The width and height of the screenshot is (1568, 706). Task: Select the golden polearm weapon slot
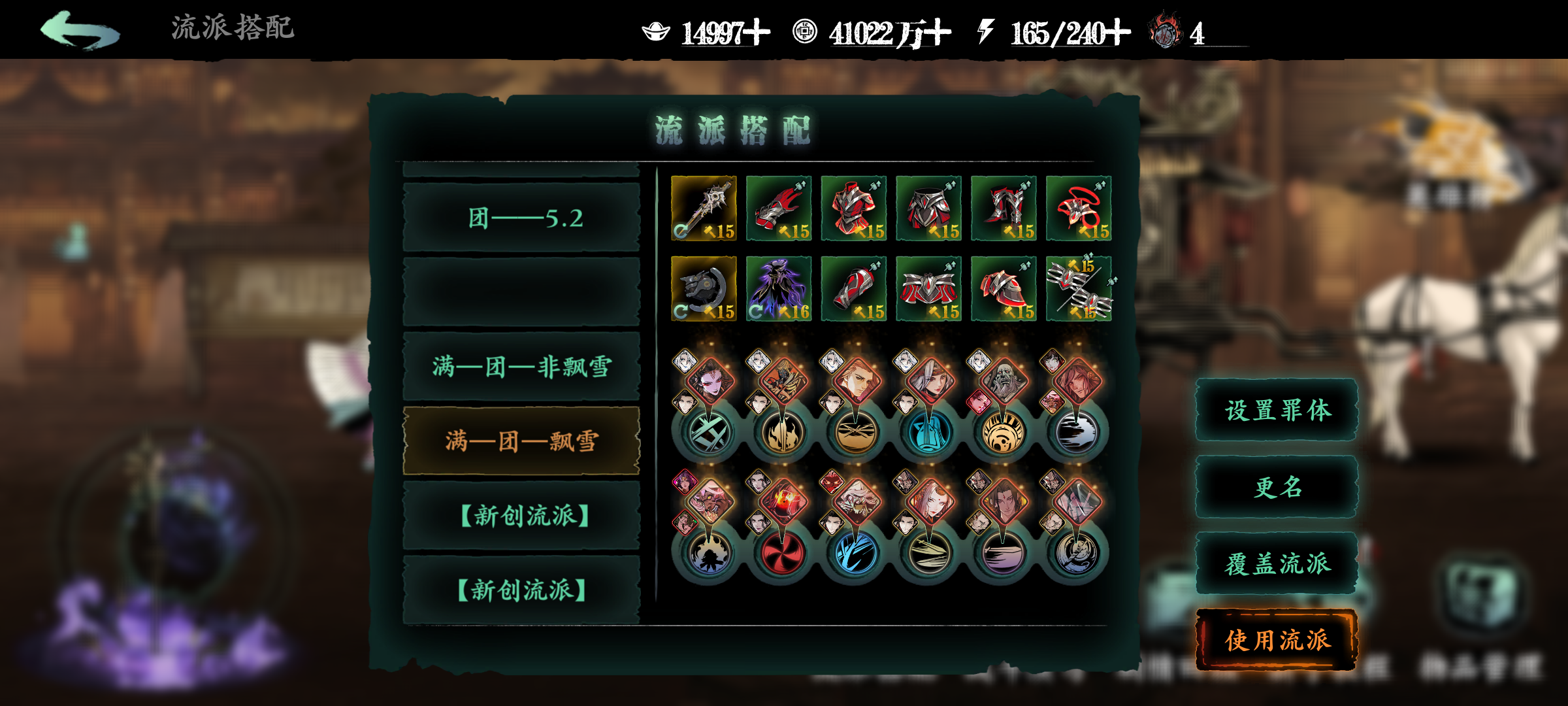point(704,208)
